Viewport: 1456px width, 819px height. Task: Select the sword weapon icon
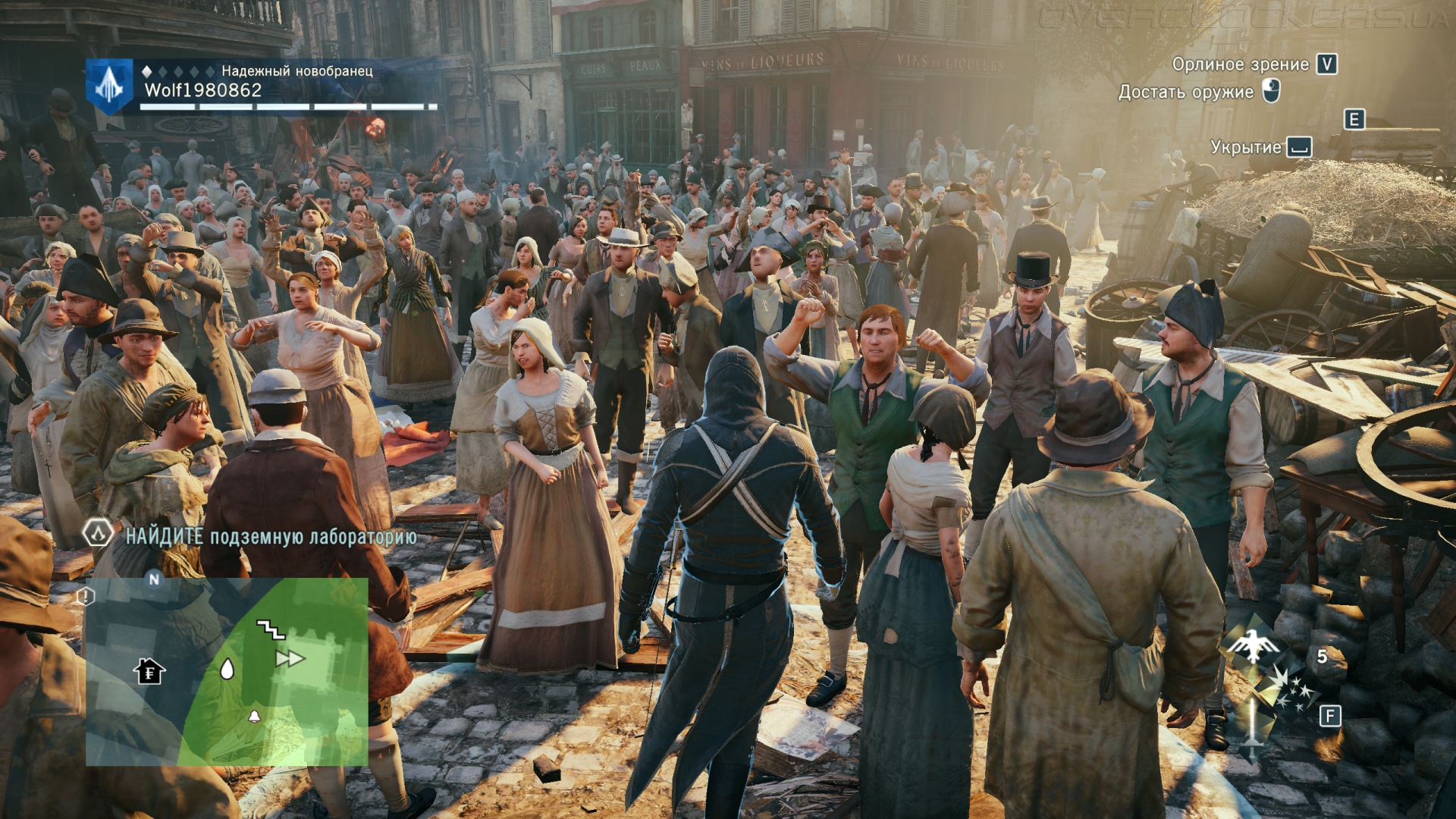tap(1251, 724)
